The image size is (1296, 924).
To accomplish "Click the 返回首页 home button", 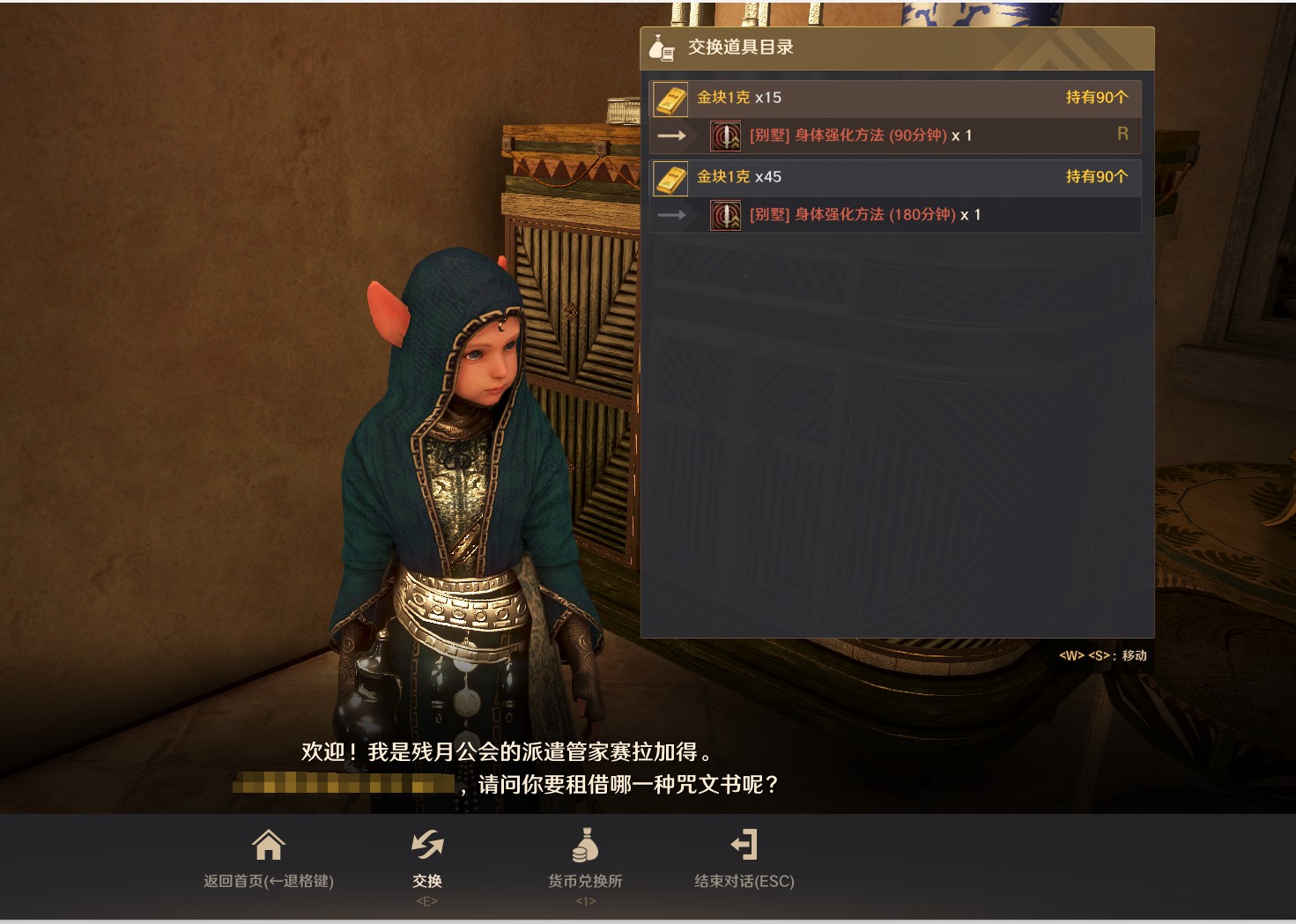I will coord(269,858).
